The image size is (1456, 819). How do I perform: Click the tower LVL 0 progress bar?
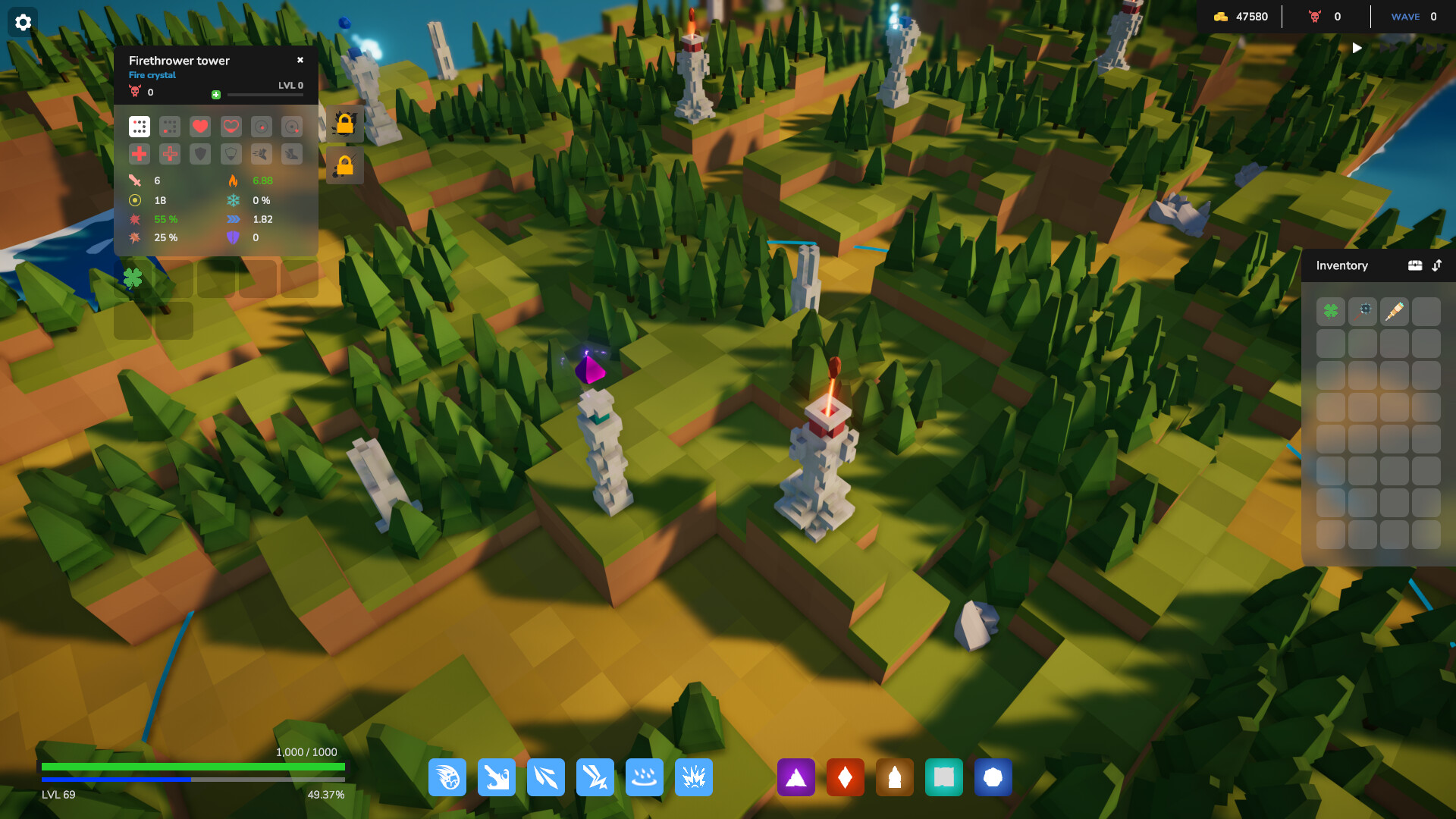(x=265, y=94)
